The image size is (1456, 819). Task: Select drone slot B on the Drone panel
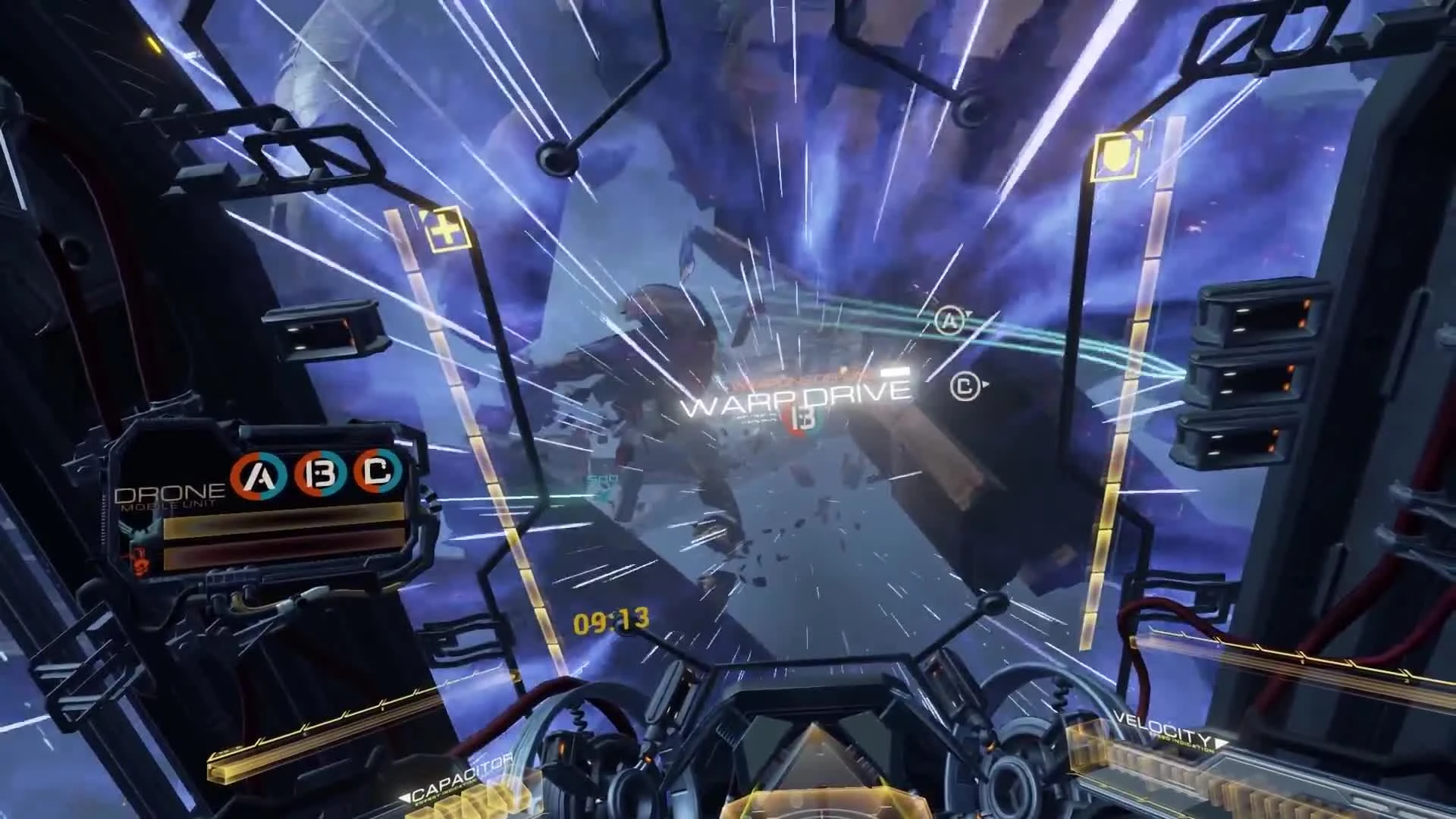(x=320, y=472)
